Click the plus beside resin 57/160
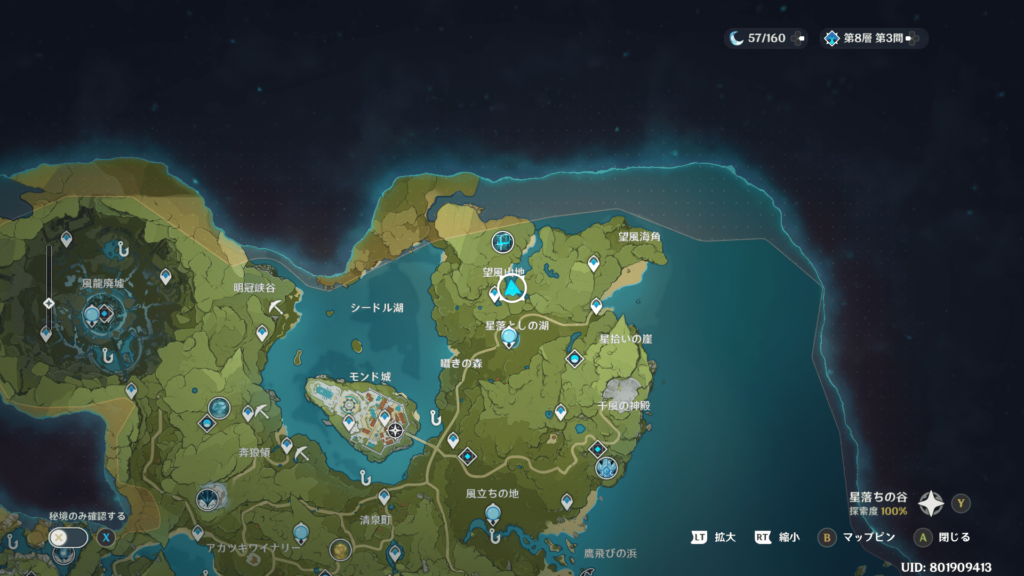Viewport: 1024px width, 576px height. click(798, 38)
